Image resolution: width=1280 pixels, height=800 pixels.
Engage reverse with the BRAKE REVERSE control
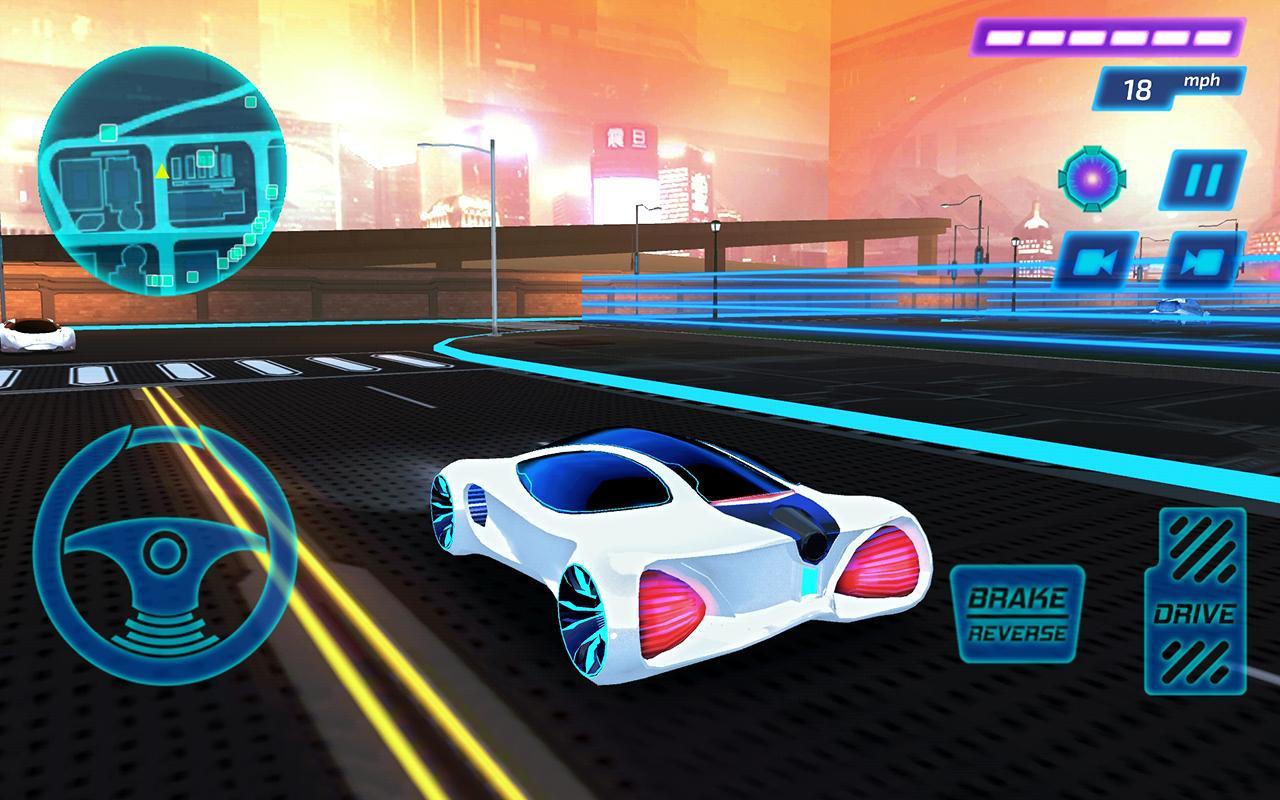point(1018,610)
